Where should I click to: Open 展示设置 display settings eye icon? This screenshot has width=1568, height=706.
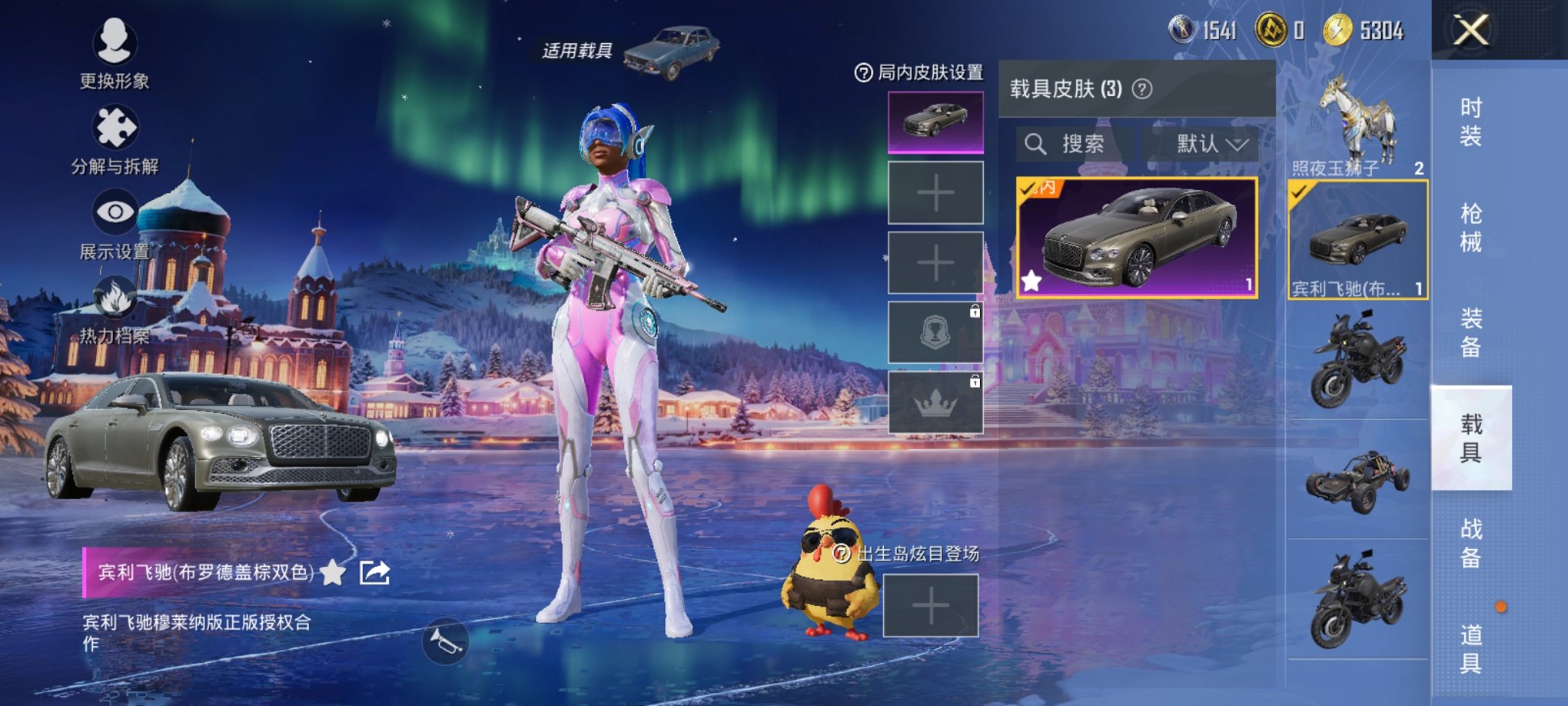pos(112,209)
